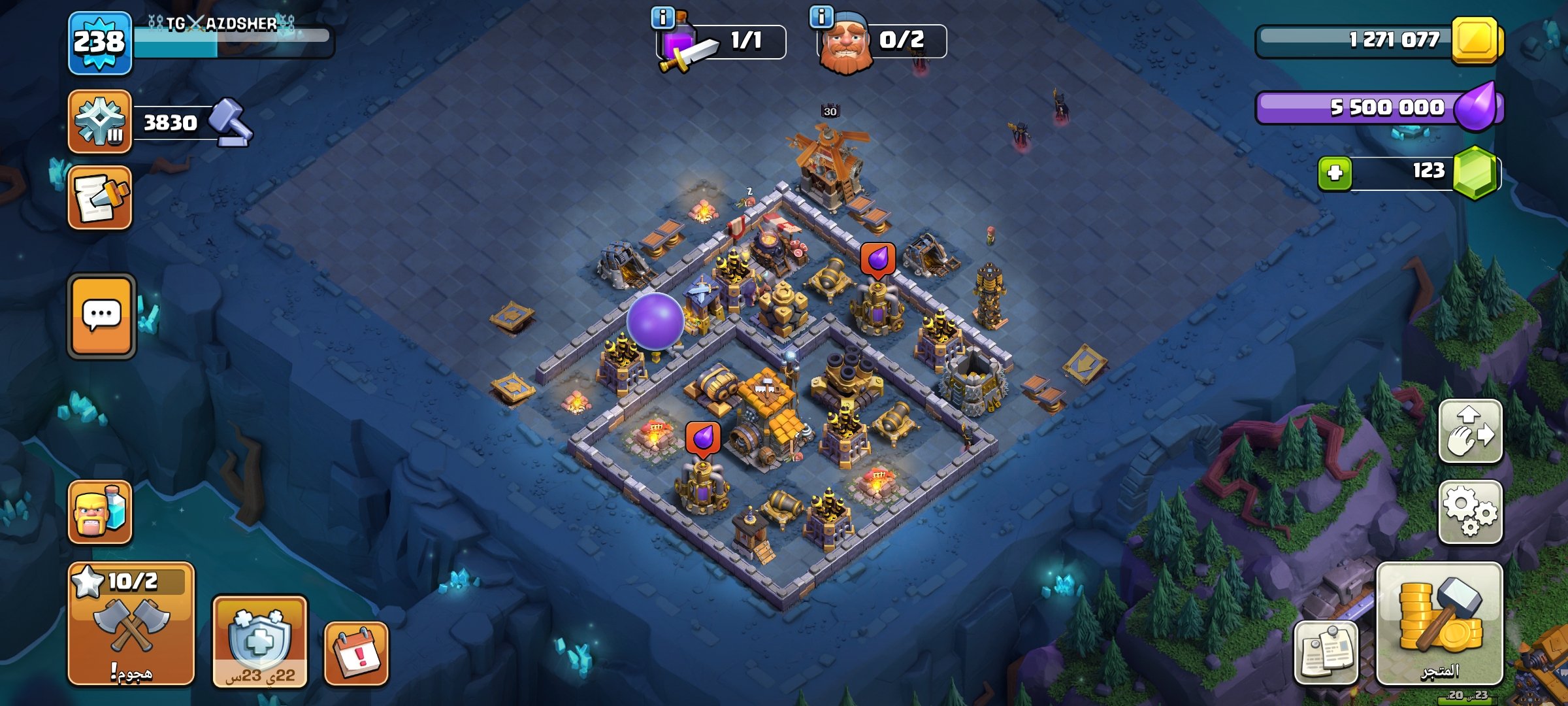Open the league trophy badge

coord(99,122)
